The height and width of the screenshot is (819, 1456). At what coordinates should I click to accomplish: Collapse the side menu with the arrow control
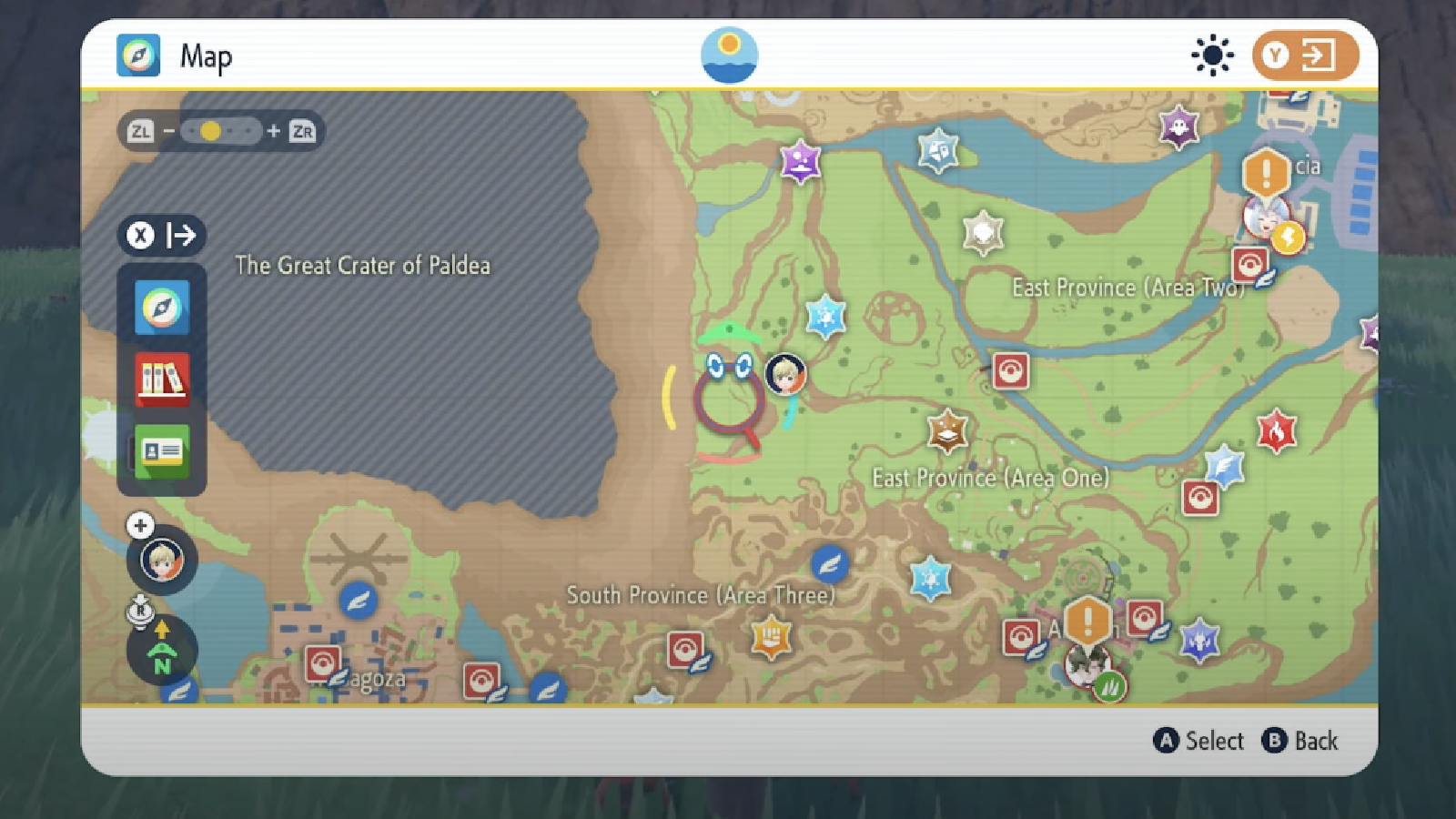pyautogui.click(x=182, y=236)
